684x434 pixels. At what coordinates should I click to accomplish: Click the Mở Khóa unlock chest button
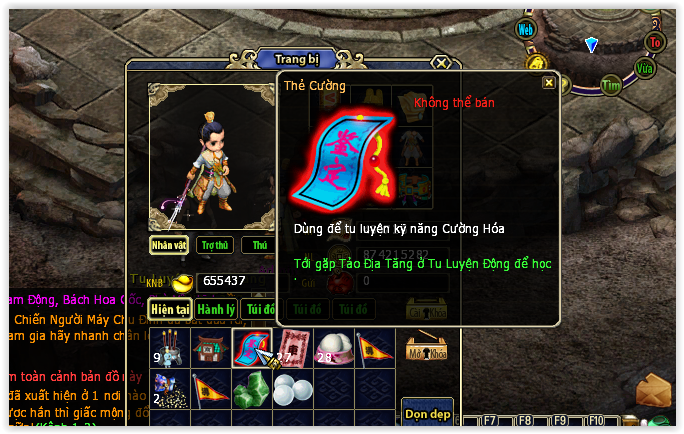point(426,347)
